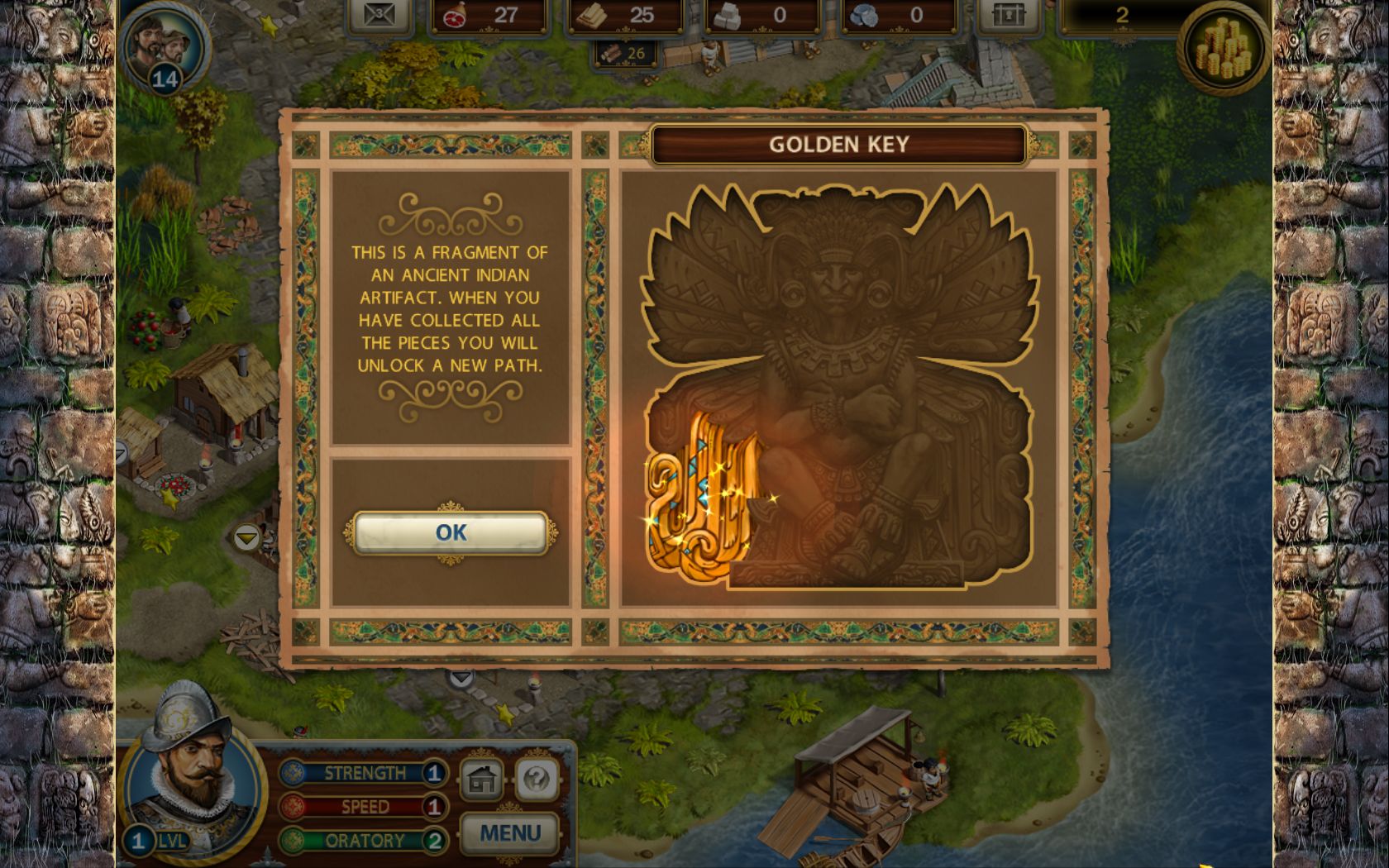Viewport: 1389px width, 868px height.
Task: Click the house icon button
Action: coord(481,778)
